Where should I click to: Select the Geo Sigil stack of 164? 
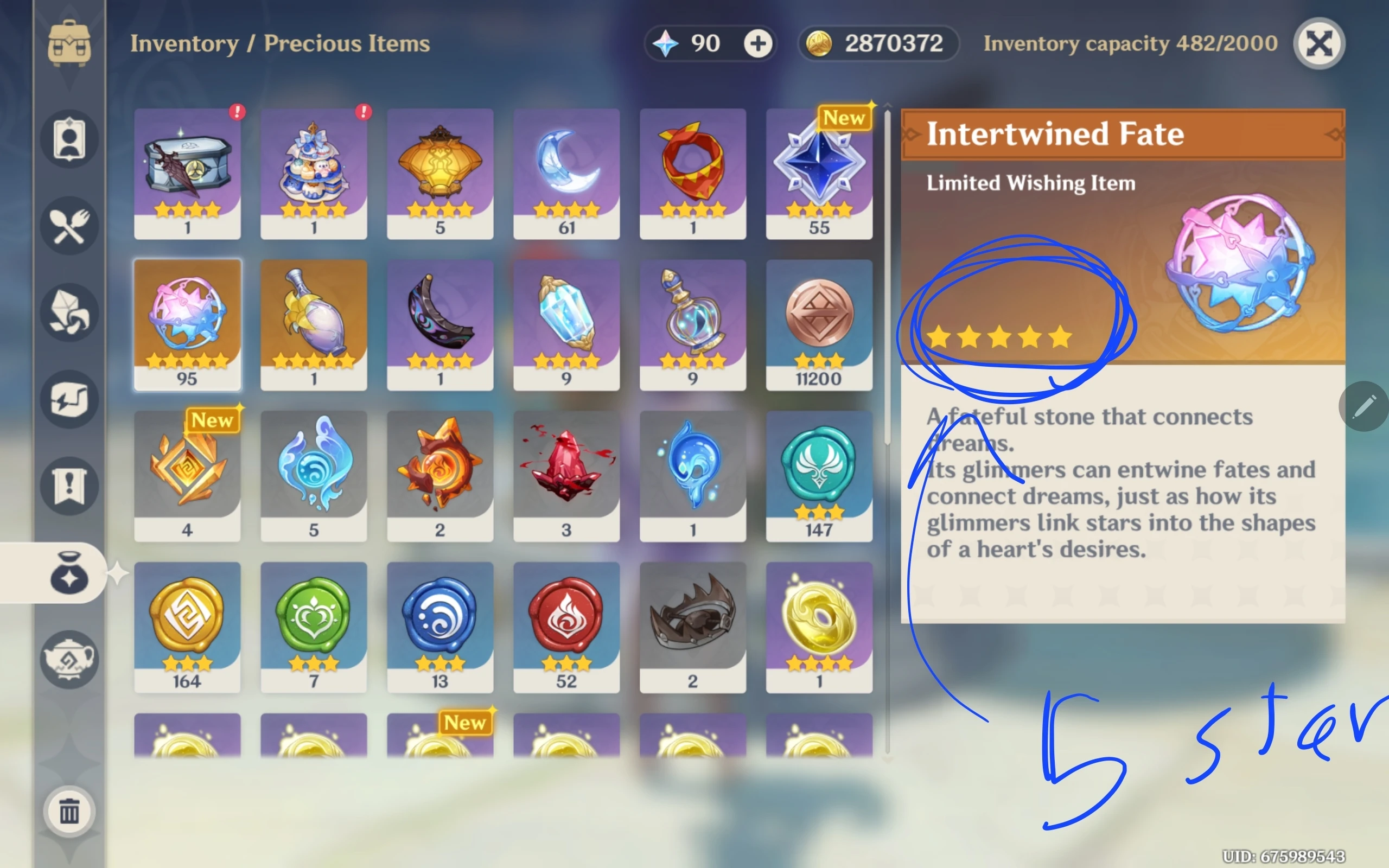click(x=188, y=626)
